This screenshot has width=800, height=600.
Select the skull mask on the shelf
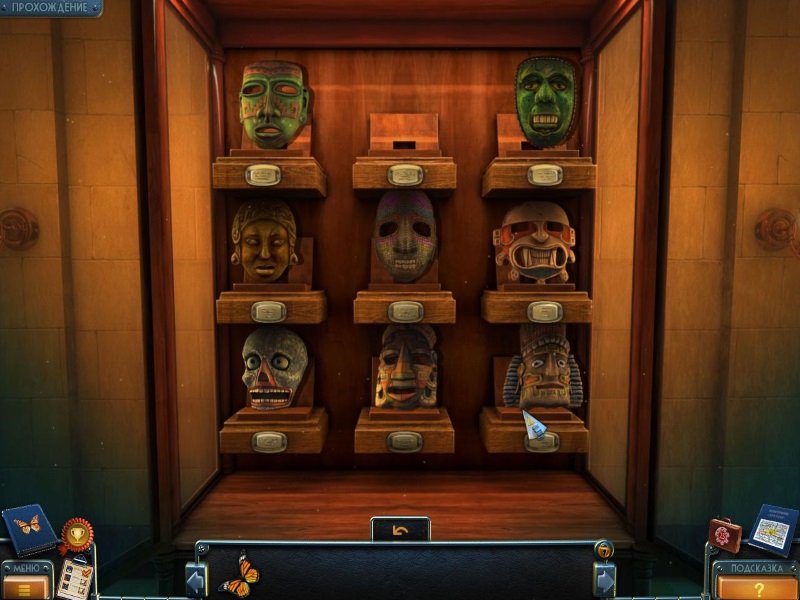tap(273, 368)
